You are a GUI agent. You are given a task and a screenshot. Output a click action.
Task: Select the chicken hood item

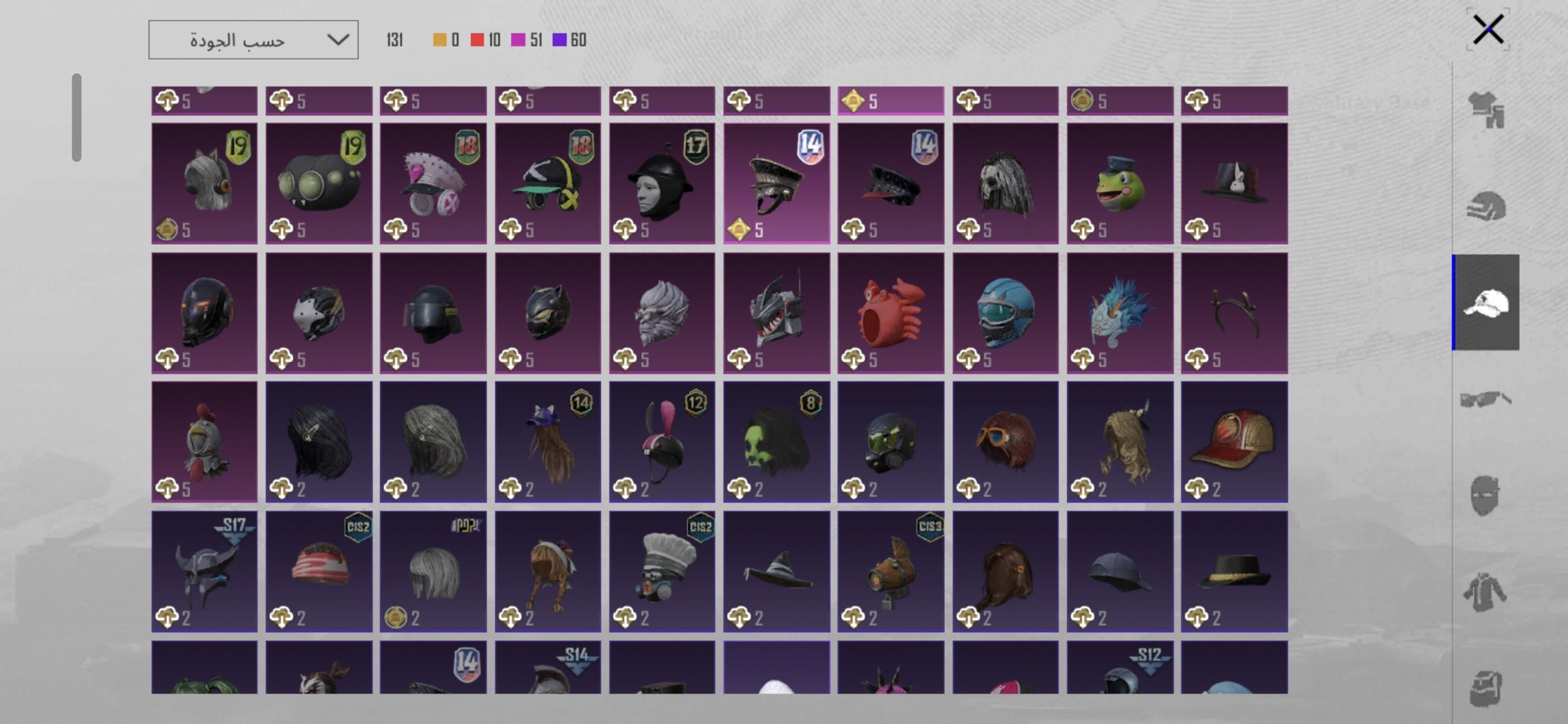(x=204, y=442)
